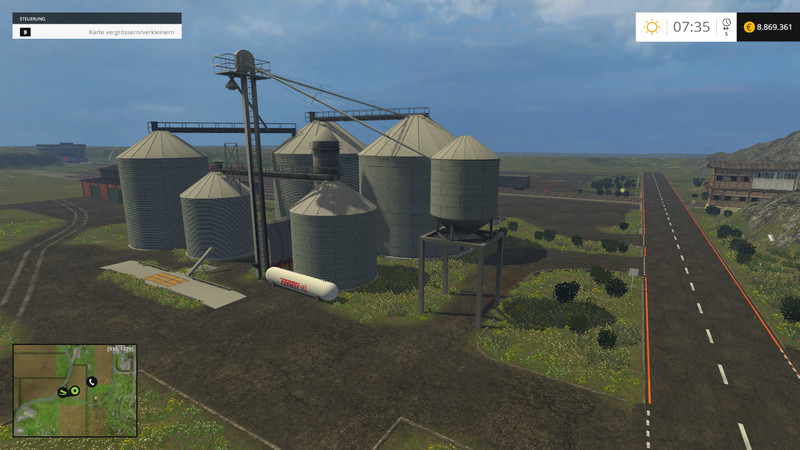Screen dimensions: 800x450
Task: Select the phone marker on the minimap
Action: [91, 381]
